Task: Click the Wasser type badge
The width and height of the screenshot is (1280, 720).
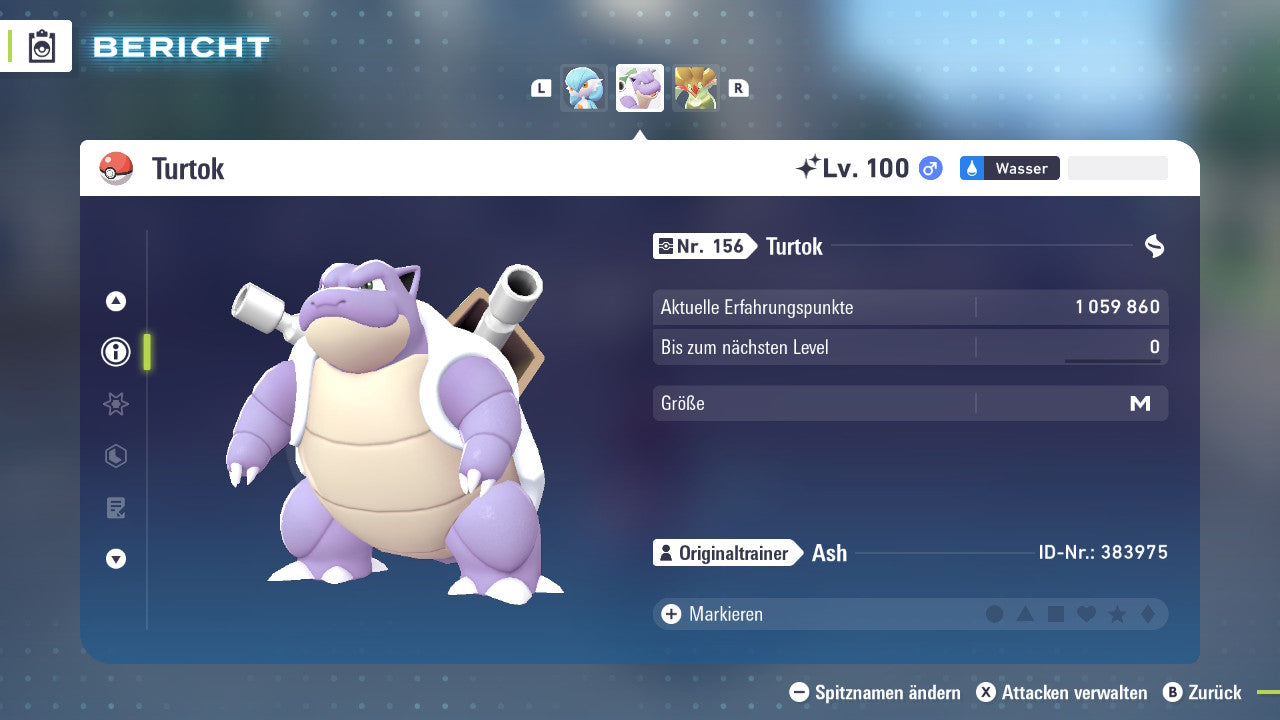Action: [1009, 168]
